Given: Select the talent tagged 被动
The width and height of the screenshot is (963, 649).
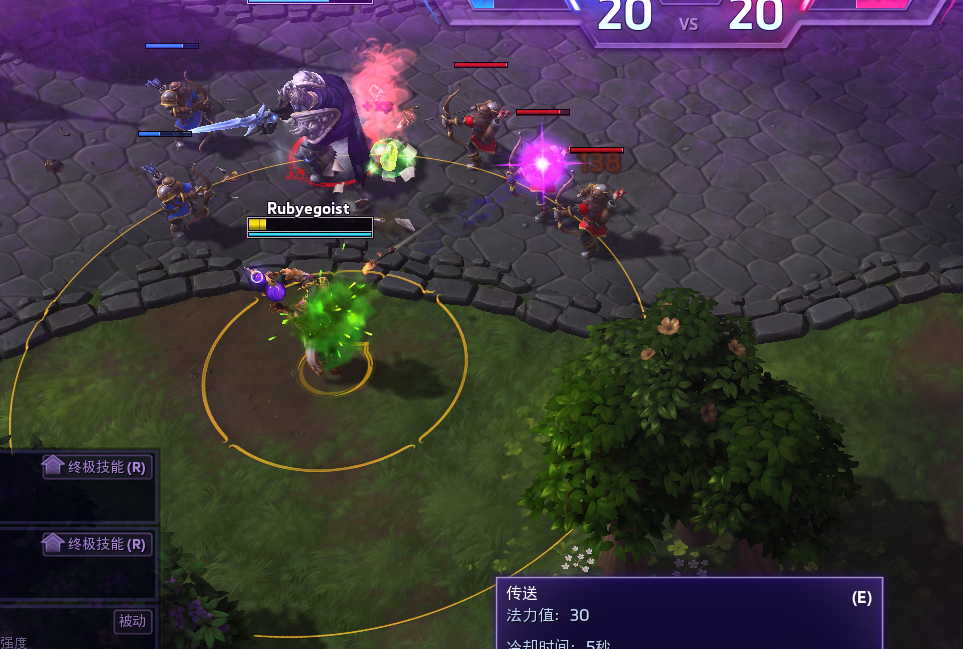Looking at the screenshot, I should click(78, 627).
